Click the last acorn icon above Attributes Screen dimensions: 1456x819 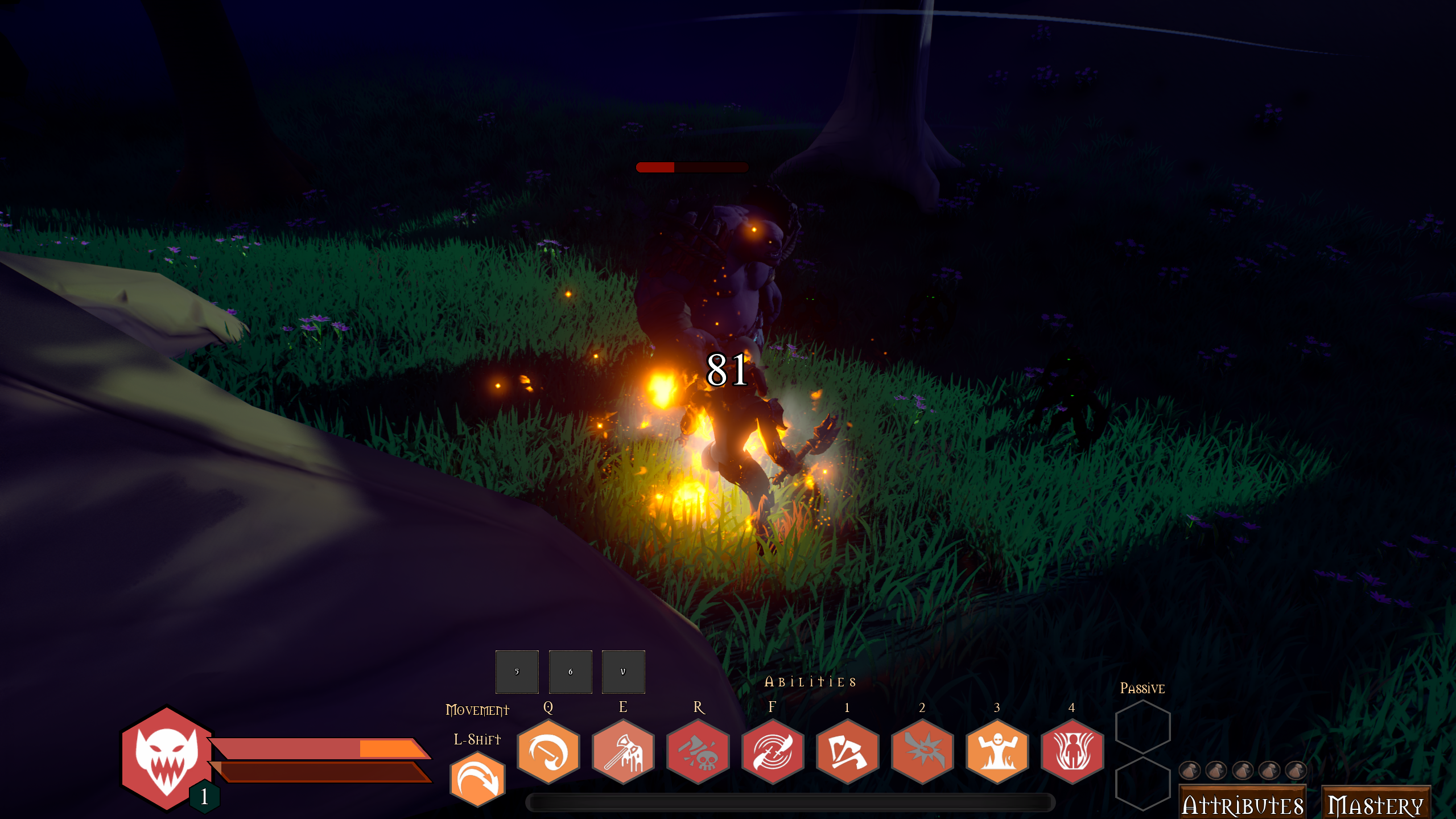(x=1302, y=770)
